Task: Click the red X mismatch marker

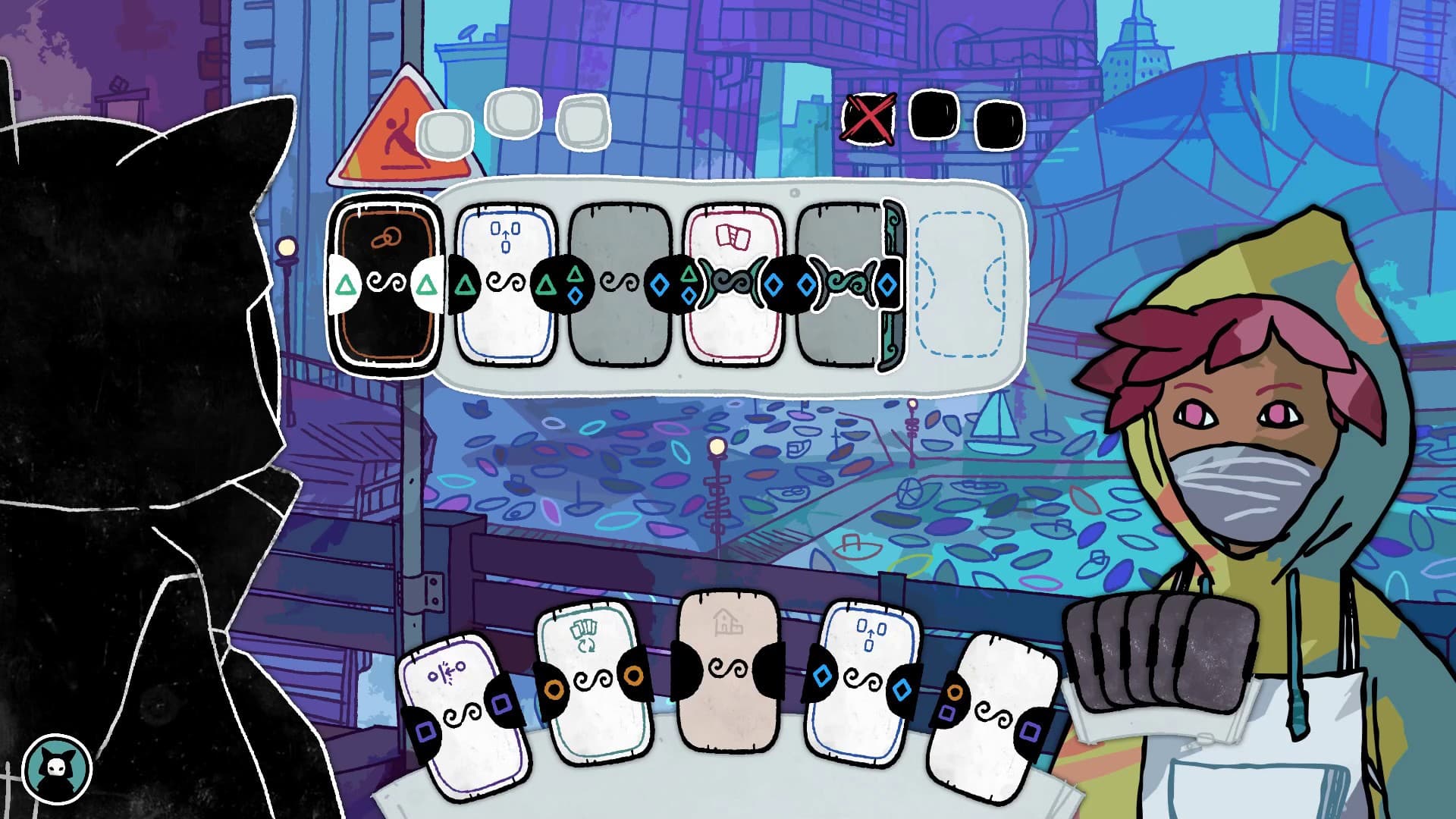Action: pyautogui.click(x=871, y=119)
